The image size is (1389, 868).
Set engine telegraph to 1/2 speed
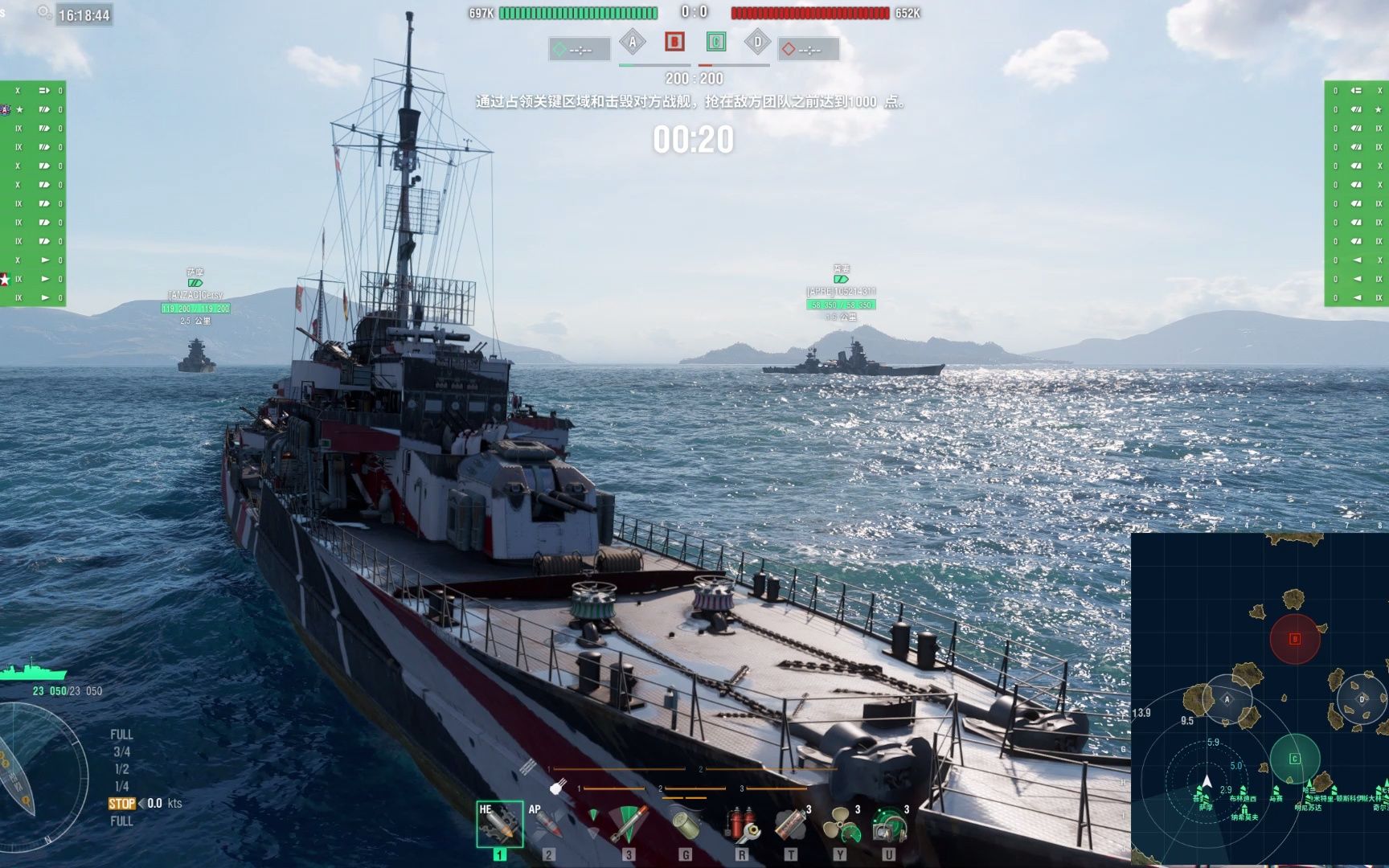point(121,769)
